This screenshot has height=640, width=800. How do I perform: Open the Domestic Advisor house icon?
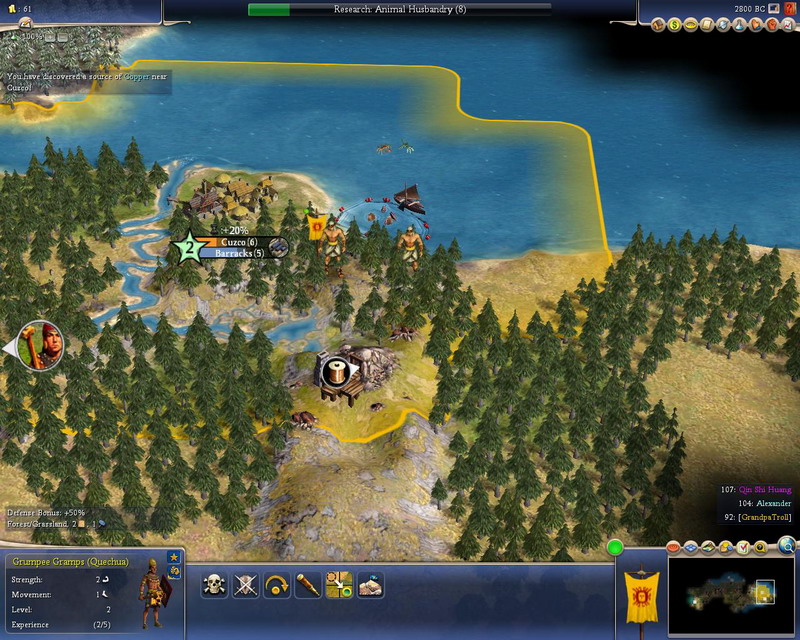658,24
